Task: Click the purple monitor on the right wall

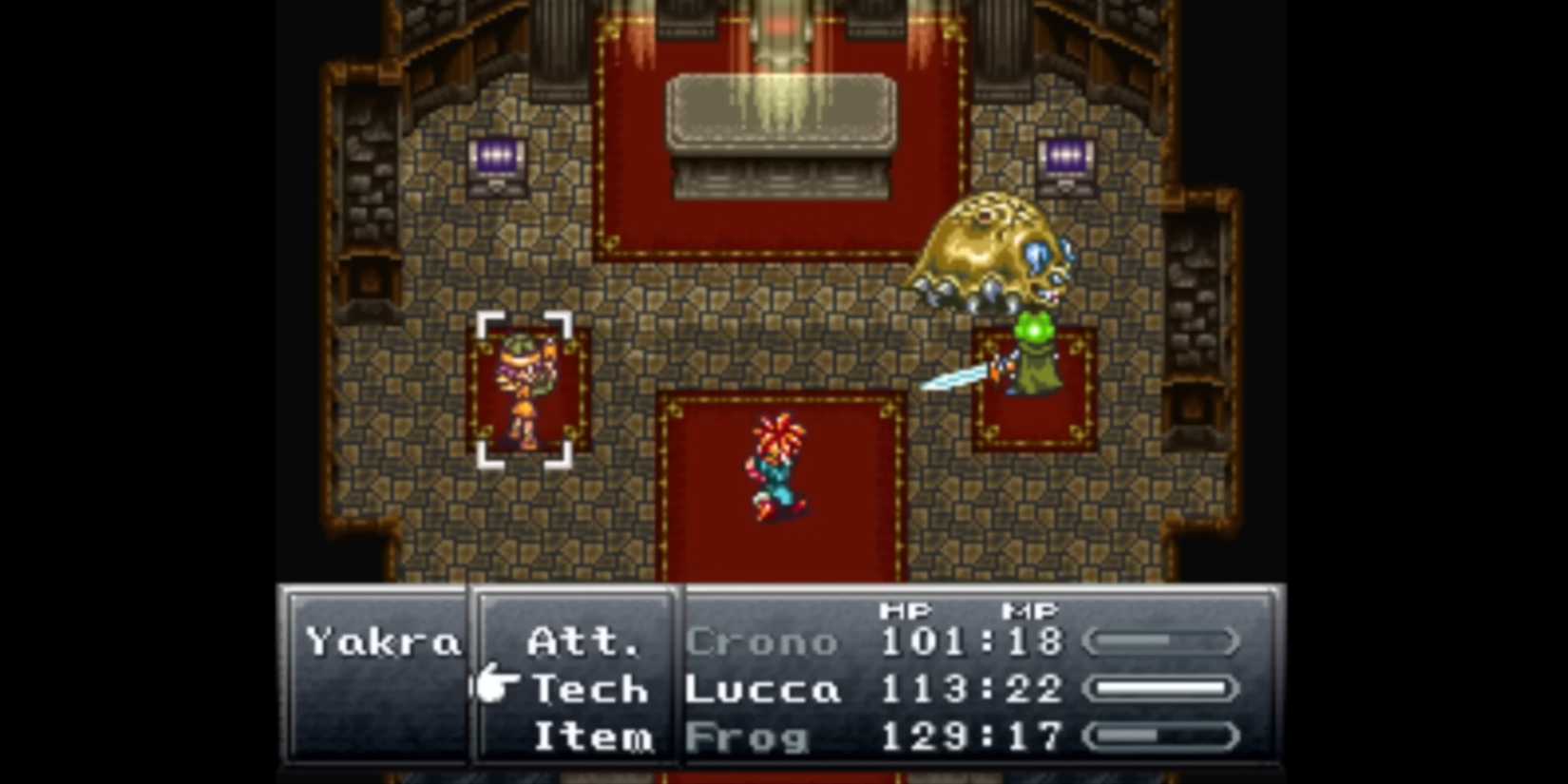Action: click(1064, 157)
